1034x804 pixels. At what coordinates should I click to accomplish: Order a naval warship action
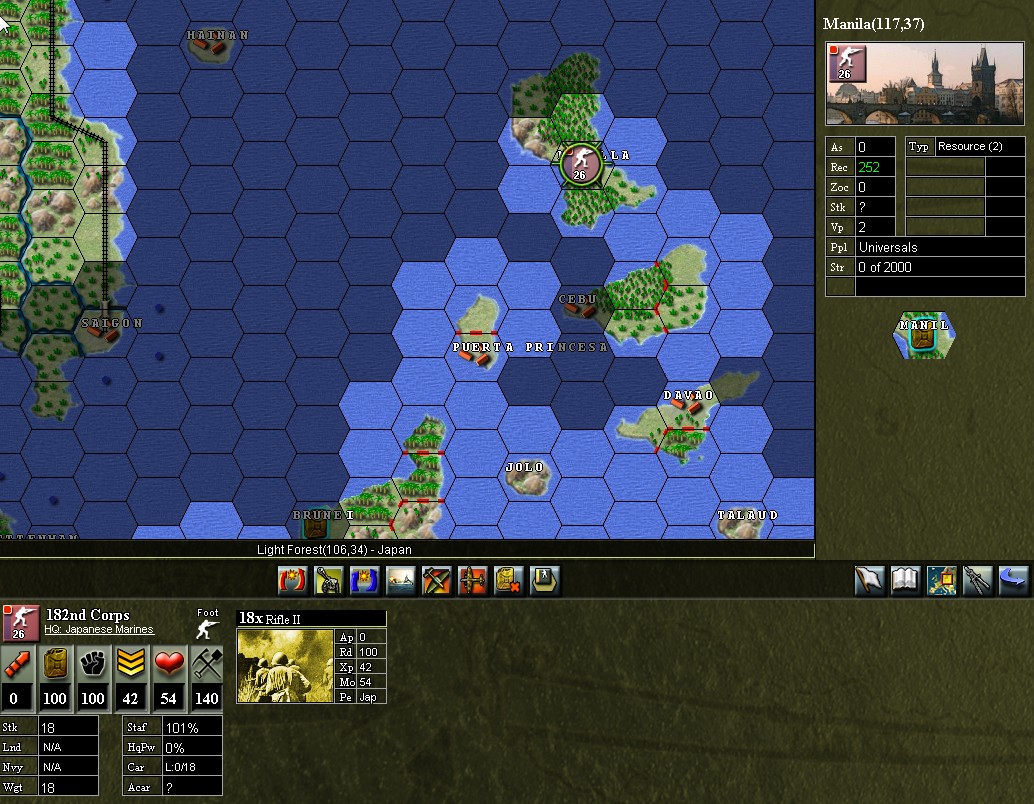click(401, 580)
